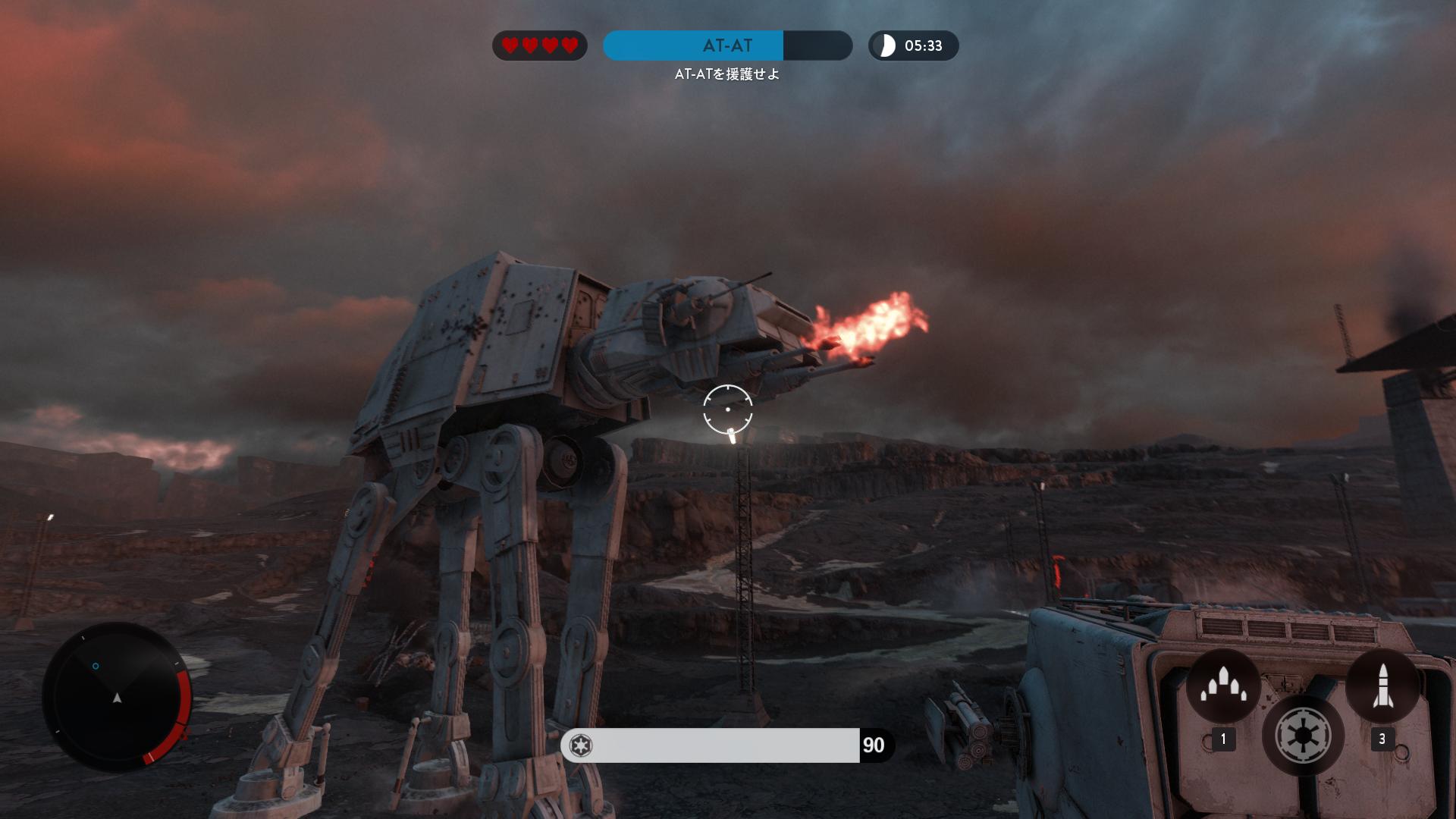The image size is (1456, 819).
Task: Click the Imperial emblem center ability
Action: pyautogui.click(x=1303, y=735)
